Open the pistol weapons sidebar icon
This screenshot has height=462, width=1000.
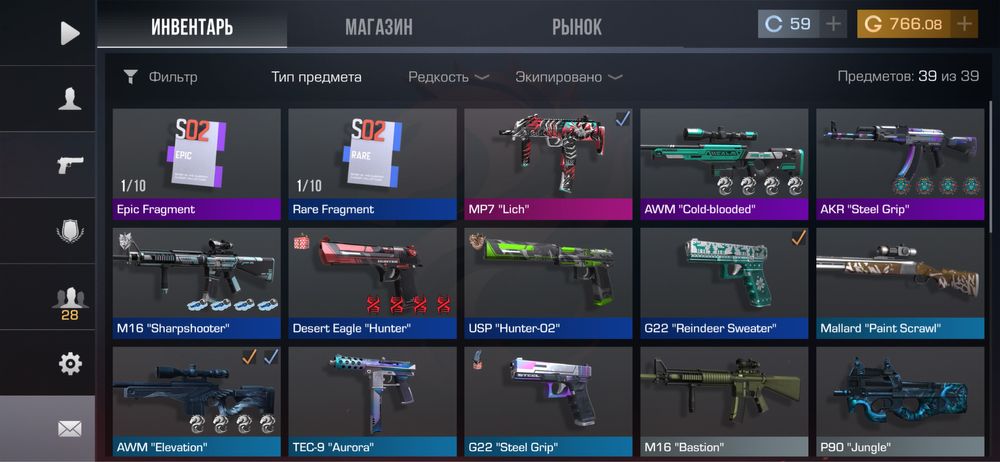pos(69,164)
